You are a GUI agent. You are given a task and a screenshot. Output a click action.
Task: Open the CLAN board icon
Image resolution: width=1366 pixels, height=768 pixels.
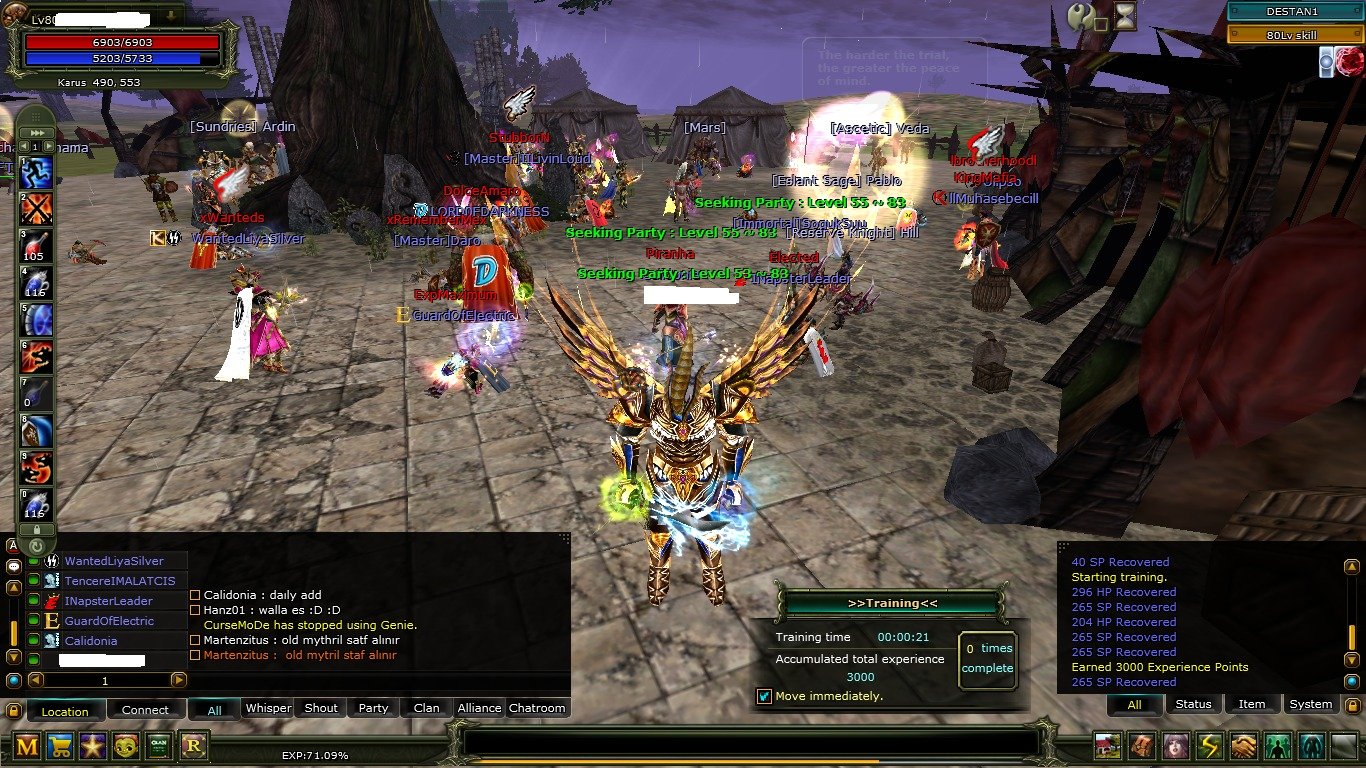(159, 745)
